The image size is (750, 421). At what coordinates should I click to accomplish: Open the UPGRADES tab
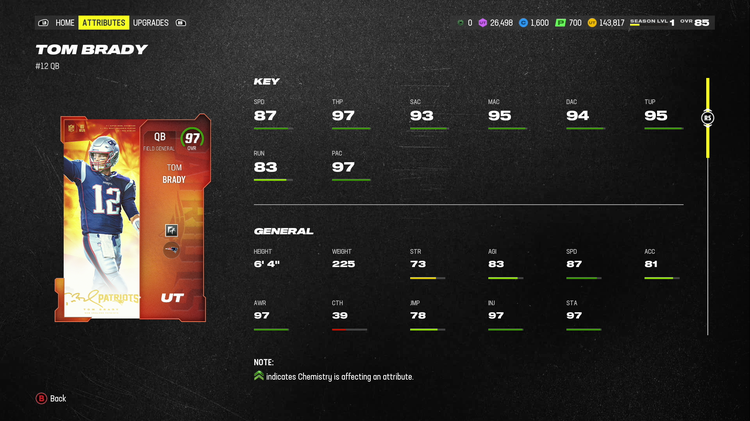151,22
